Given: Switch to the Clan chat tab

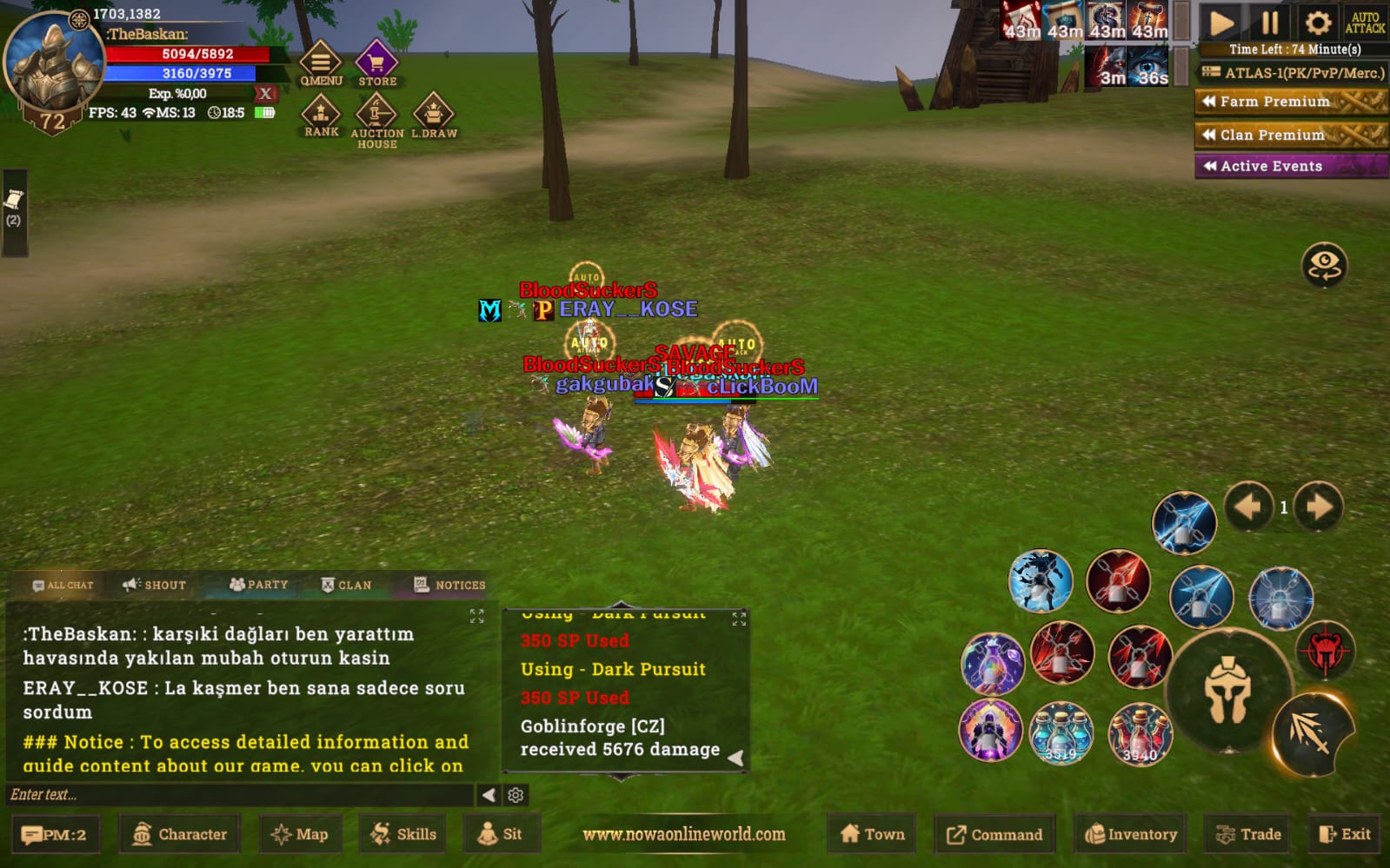Looking at the screenshot, I should [346, 585].
